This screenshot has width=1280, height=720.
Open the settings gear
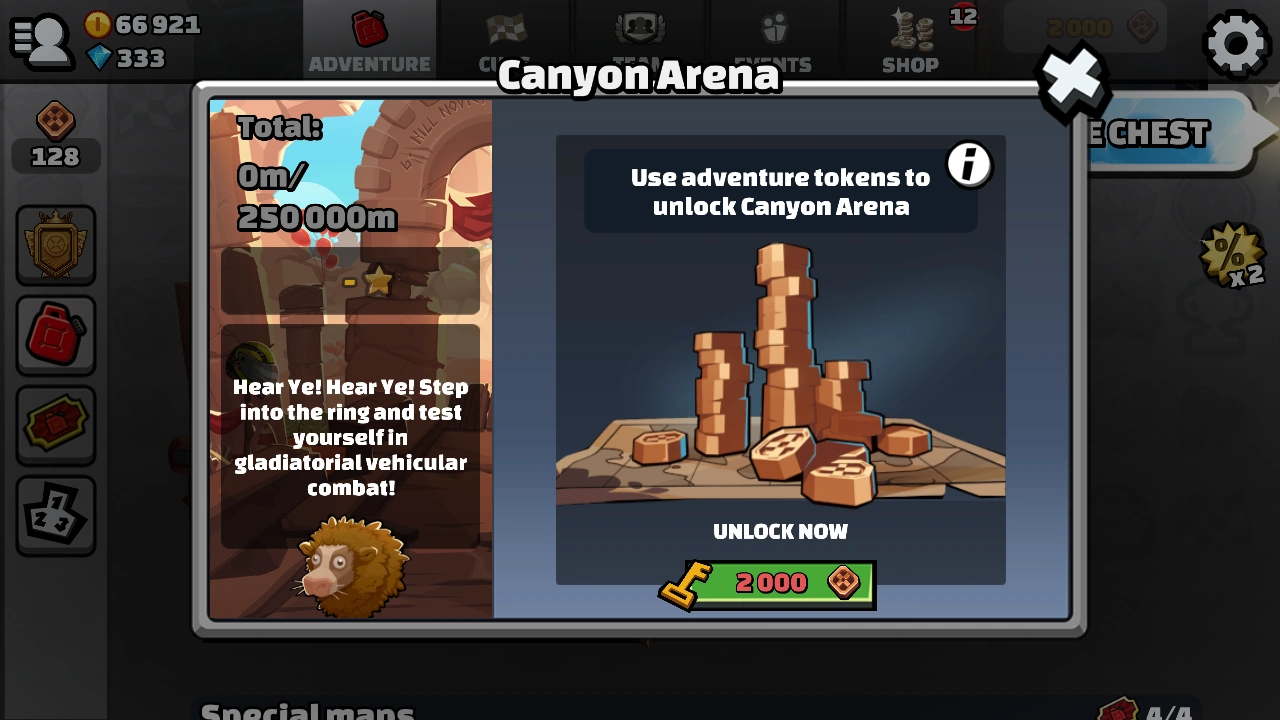(1236, 44)
